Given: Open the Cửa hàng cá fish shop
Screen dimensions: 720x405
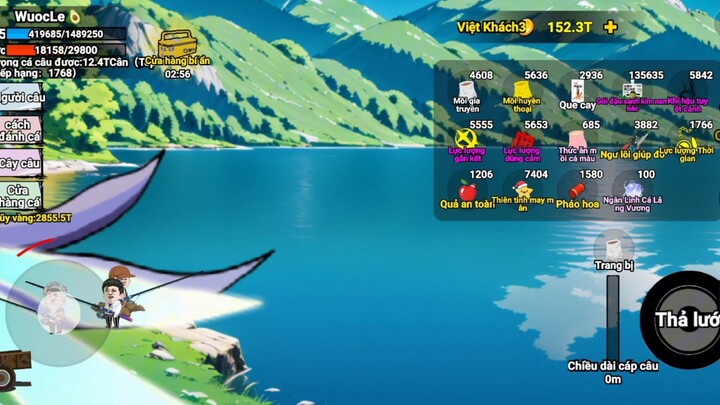Looking at the screenshot, I should click(x=20, y=196).
